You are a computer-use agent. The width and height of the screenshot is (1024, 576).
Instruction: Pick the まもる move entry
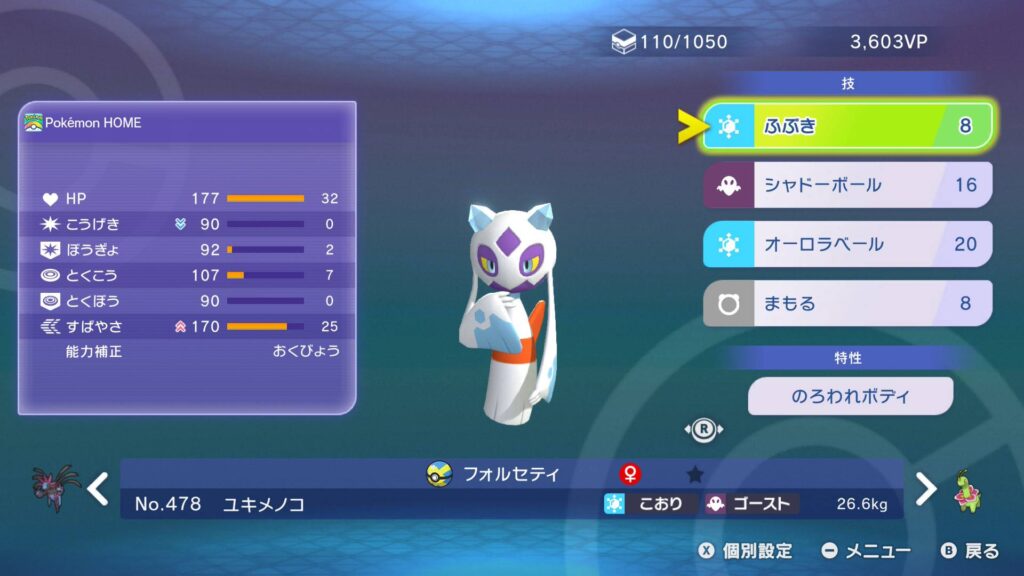pyautogui.click(x=848, y=303)
